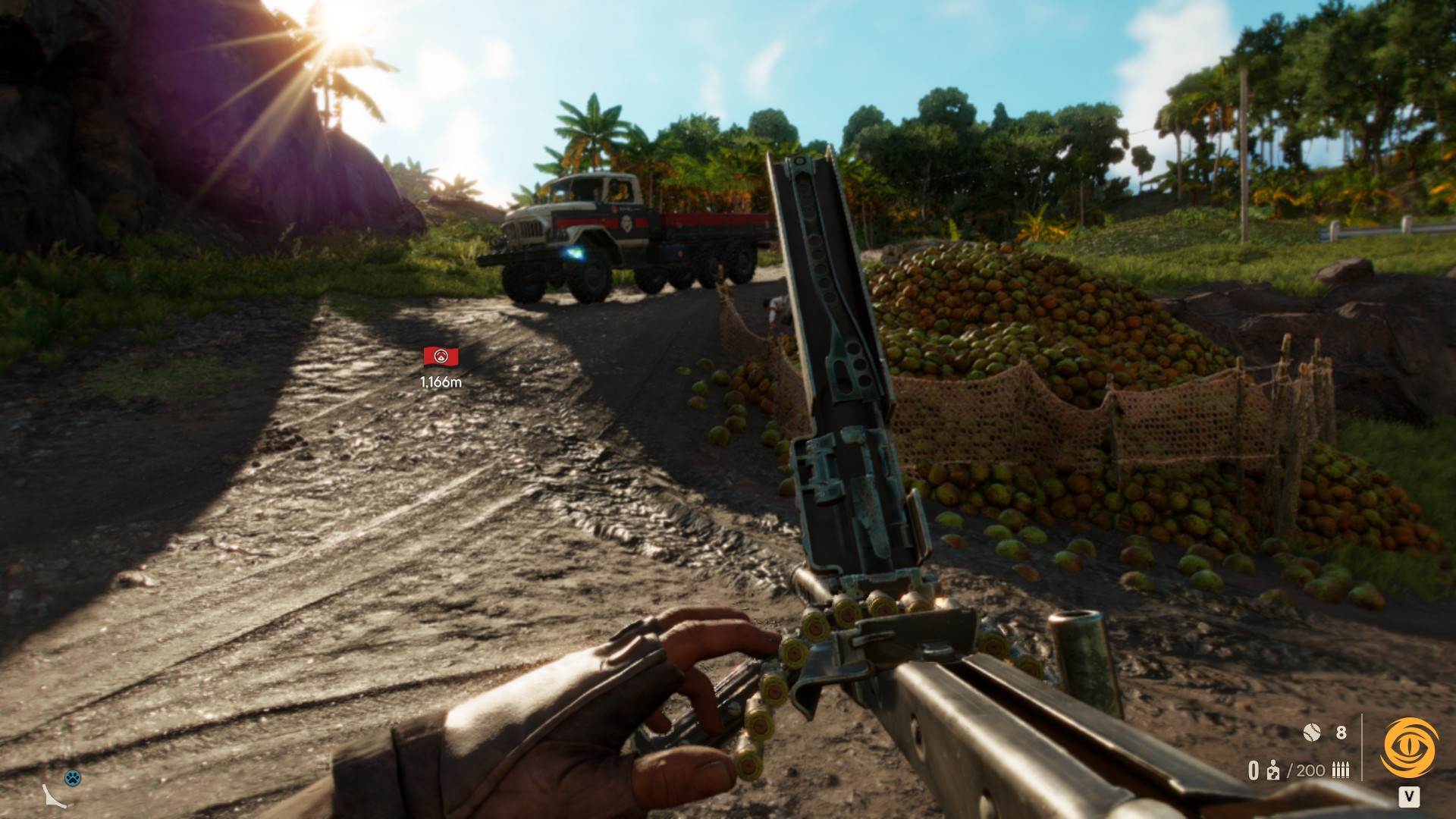Select the red flag objective marker
Screen dimensions: 1456x819
pos(441,356)
